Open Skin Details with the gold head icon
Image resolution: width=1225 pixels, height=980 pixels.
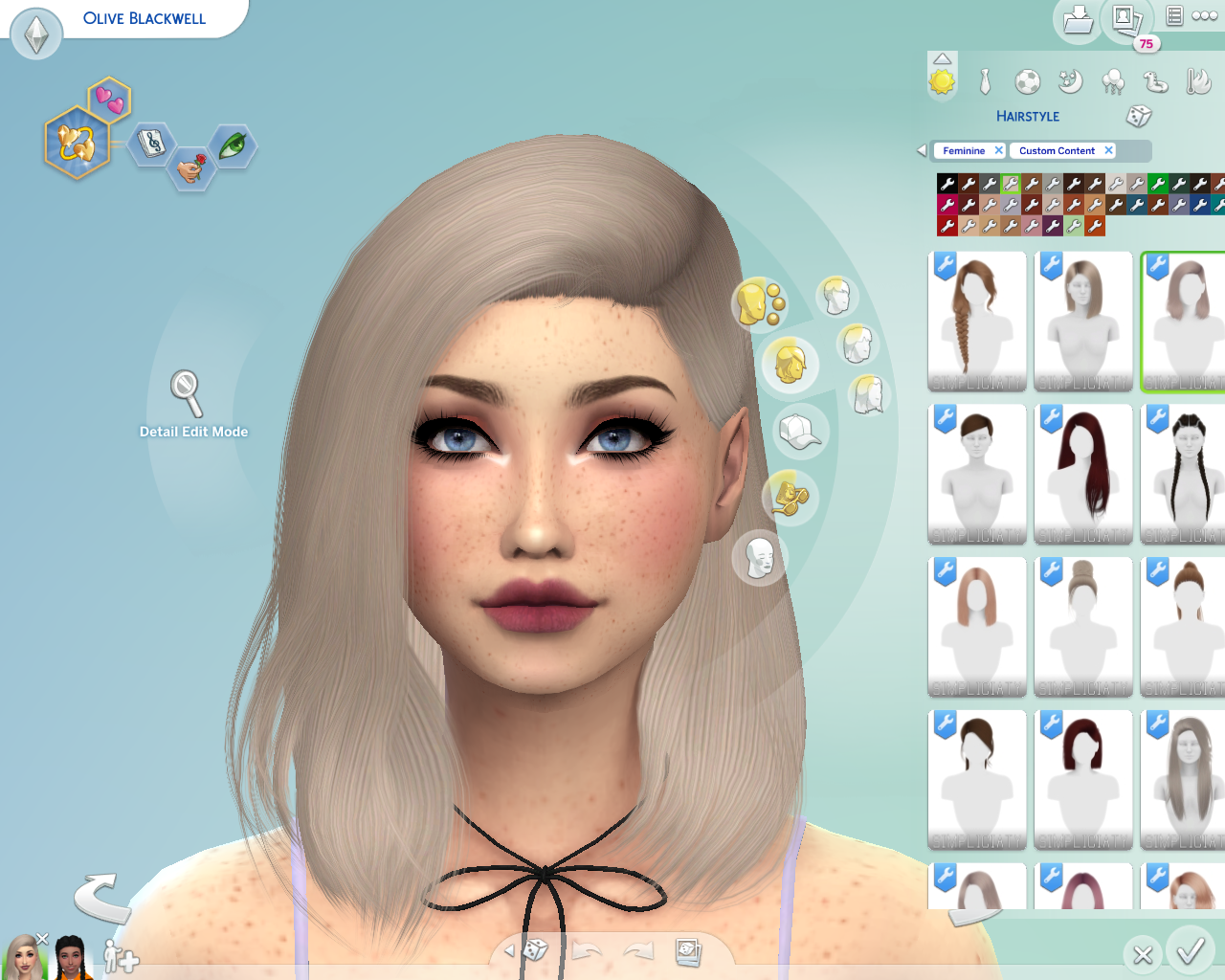click(759, 302)
